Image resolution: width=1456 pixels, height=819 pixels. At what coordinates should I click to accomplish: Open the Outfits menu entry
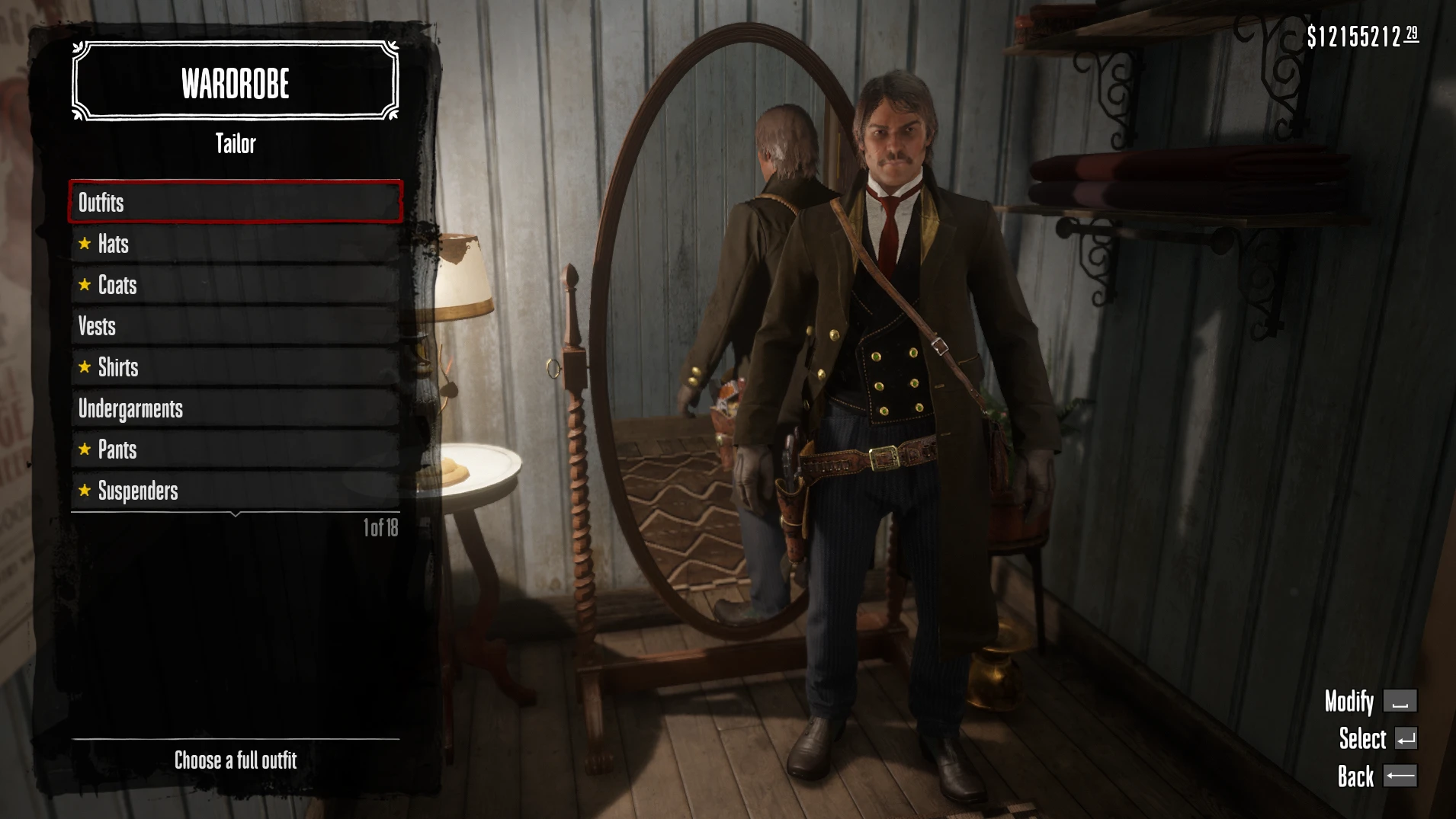(x=235, y=202)
